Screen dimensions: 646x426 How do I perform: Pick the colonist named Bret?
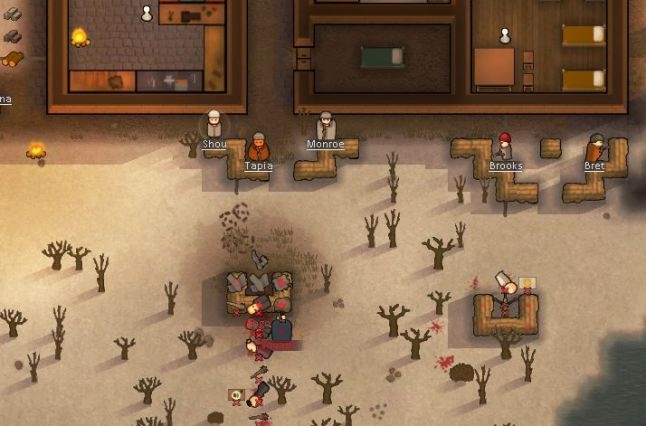(x=596, y=148)
